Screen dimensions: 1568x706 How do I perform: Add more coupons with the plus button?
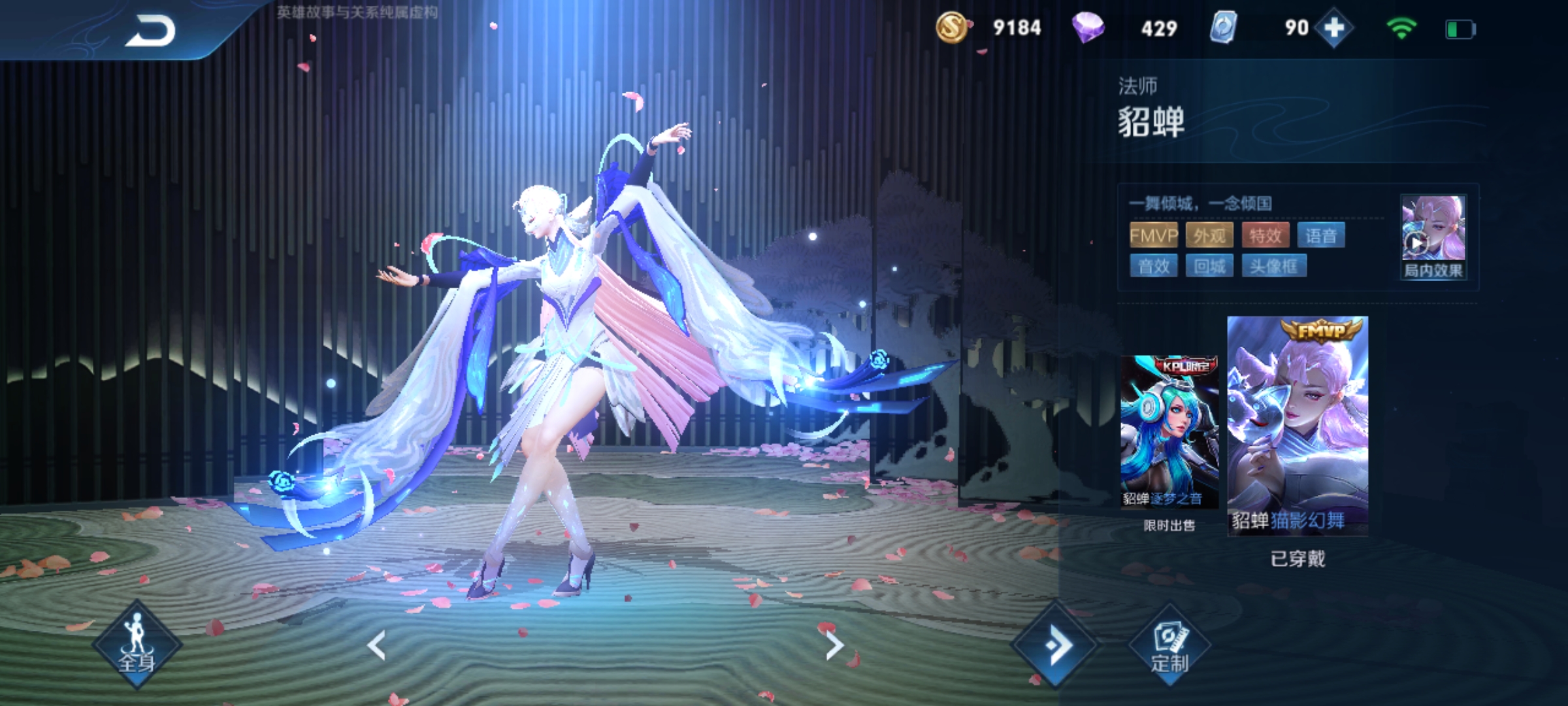(x=1333, y=28)
